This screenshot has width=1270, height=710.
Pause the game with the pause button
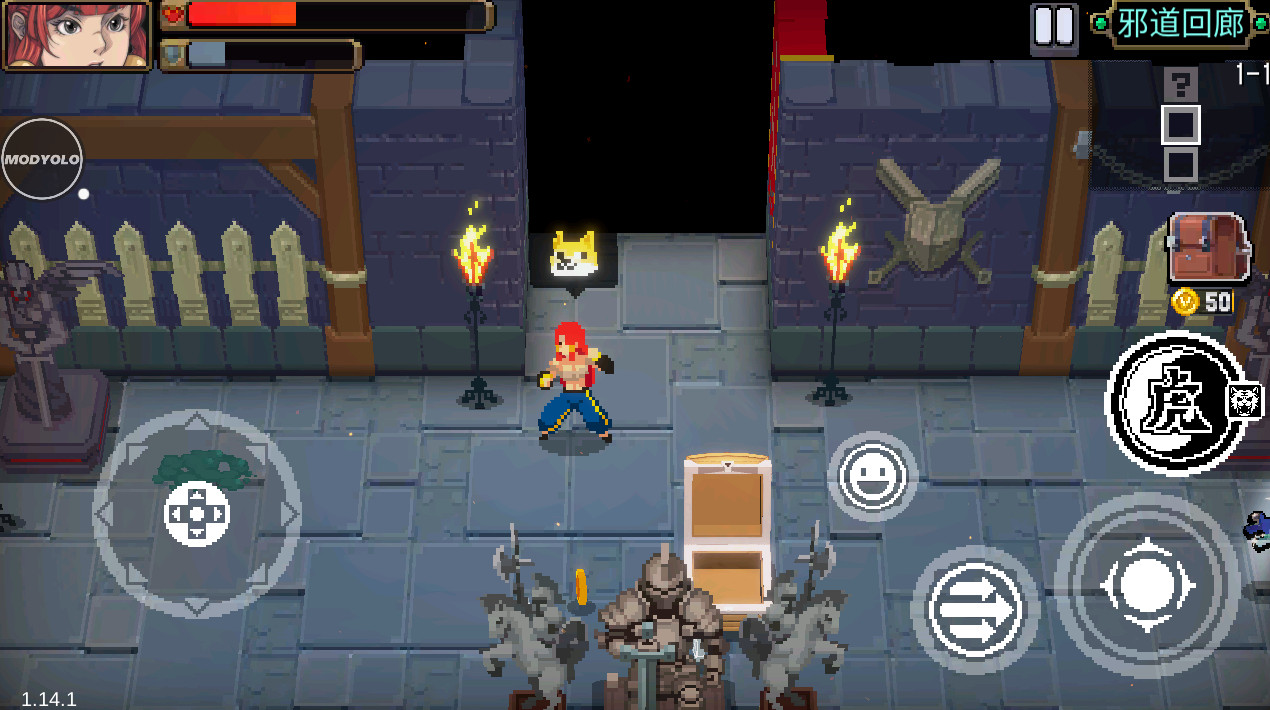pos(1053,27)
